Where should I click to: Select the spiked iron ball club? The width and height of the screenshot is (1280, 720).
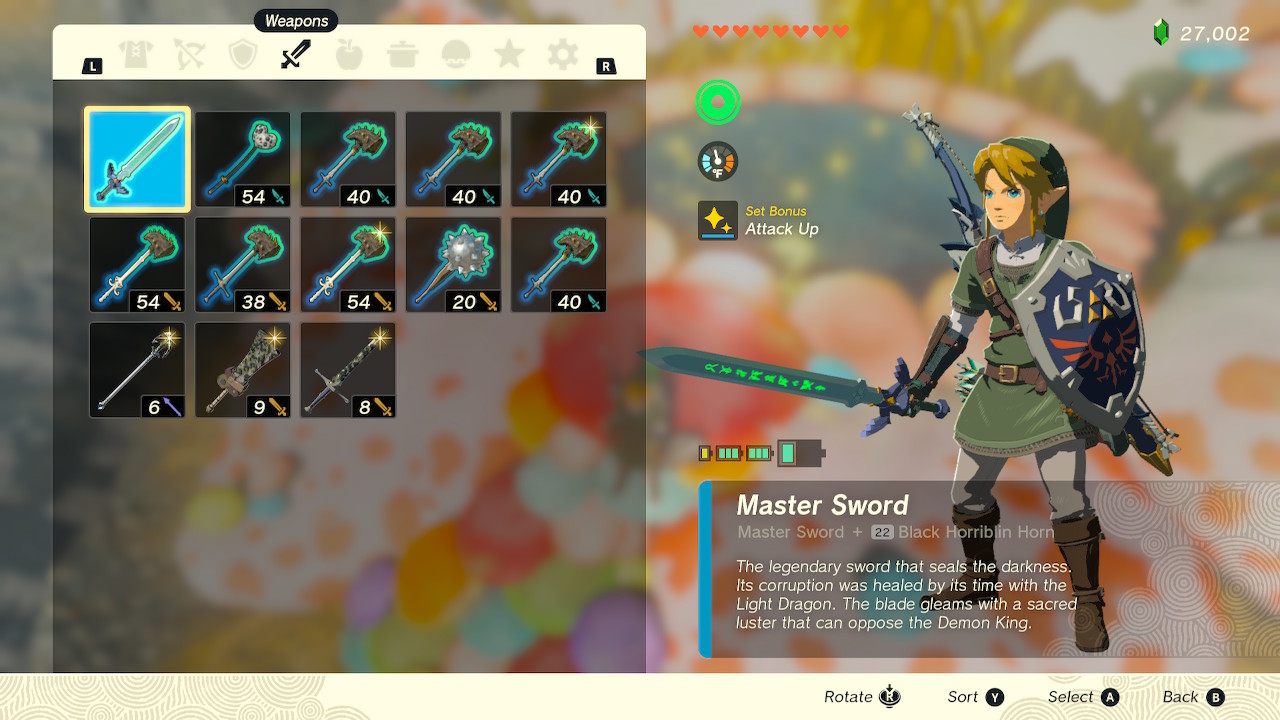(x=453, y=265)
